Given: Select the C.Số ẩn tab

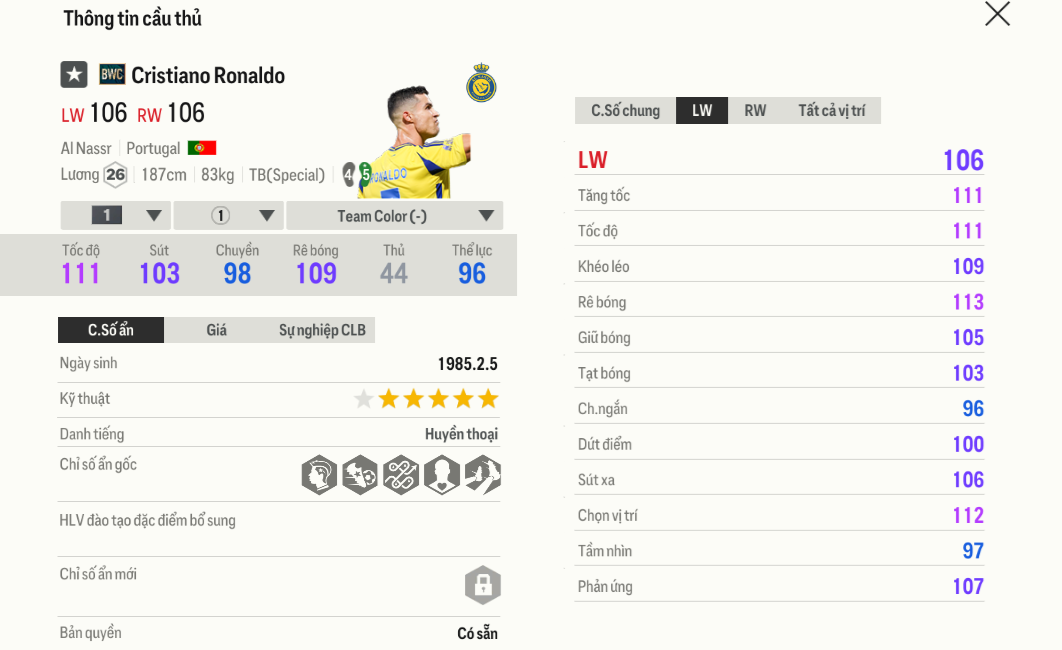Looking at the screenshot, I should coord(110,330).
